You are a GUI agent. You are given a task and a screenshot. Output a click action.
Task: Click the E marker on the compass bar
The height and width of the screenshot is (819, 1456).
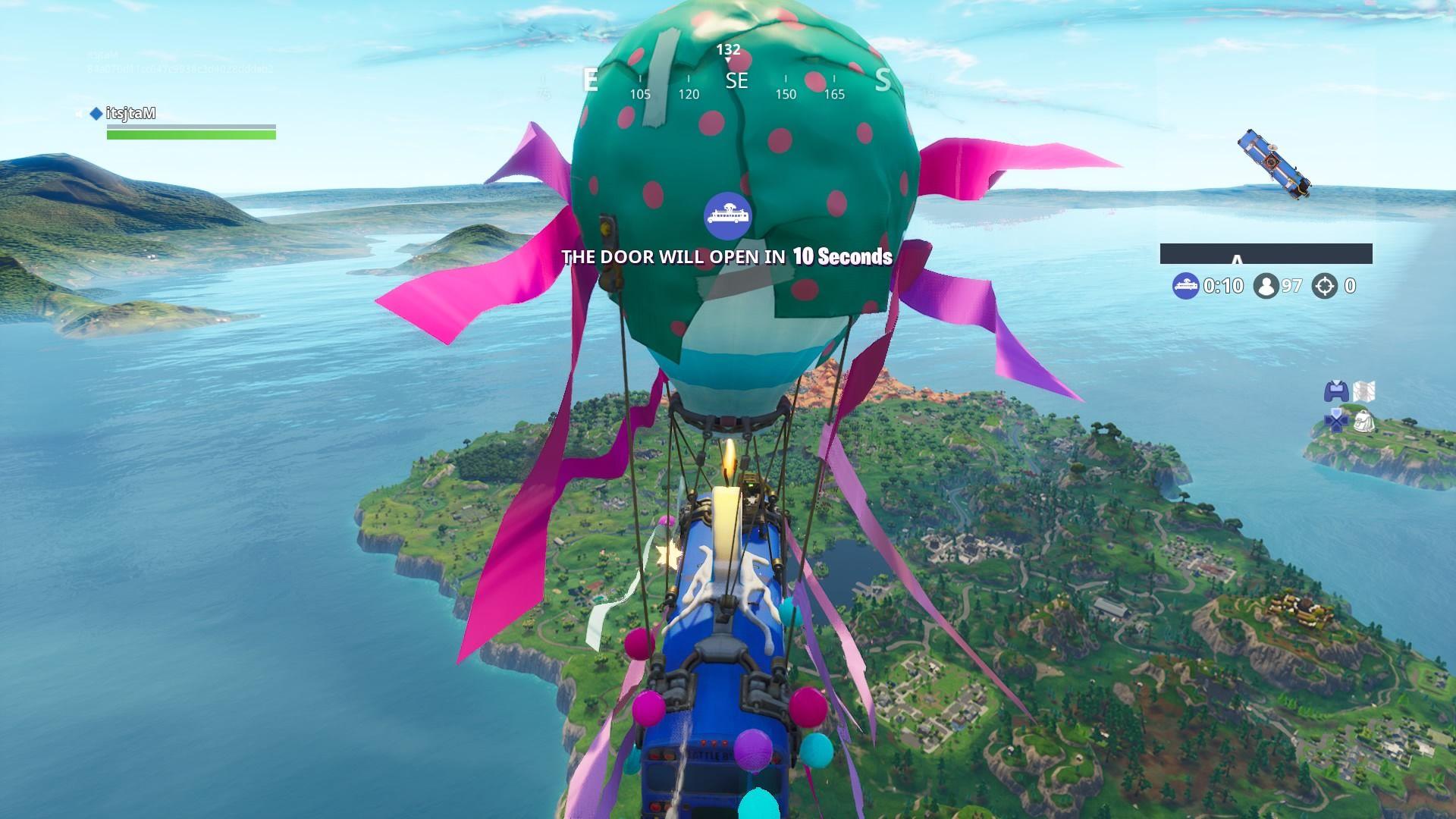(589, 81)
